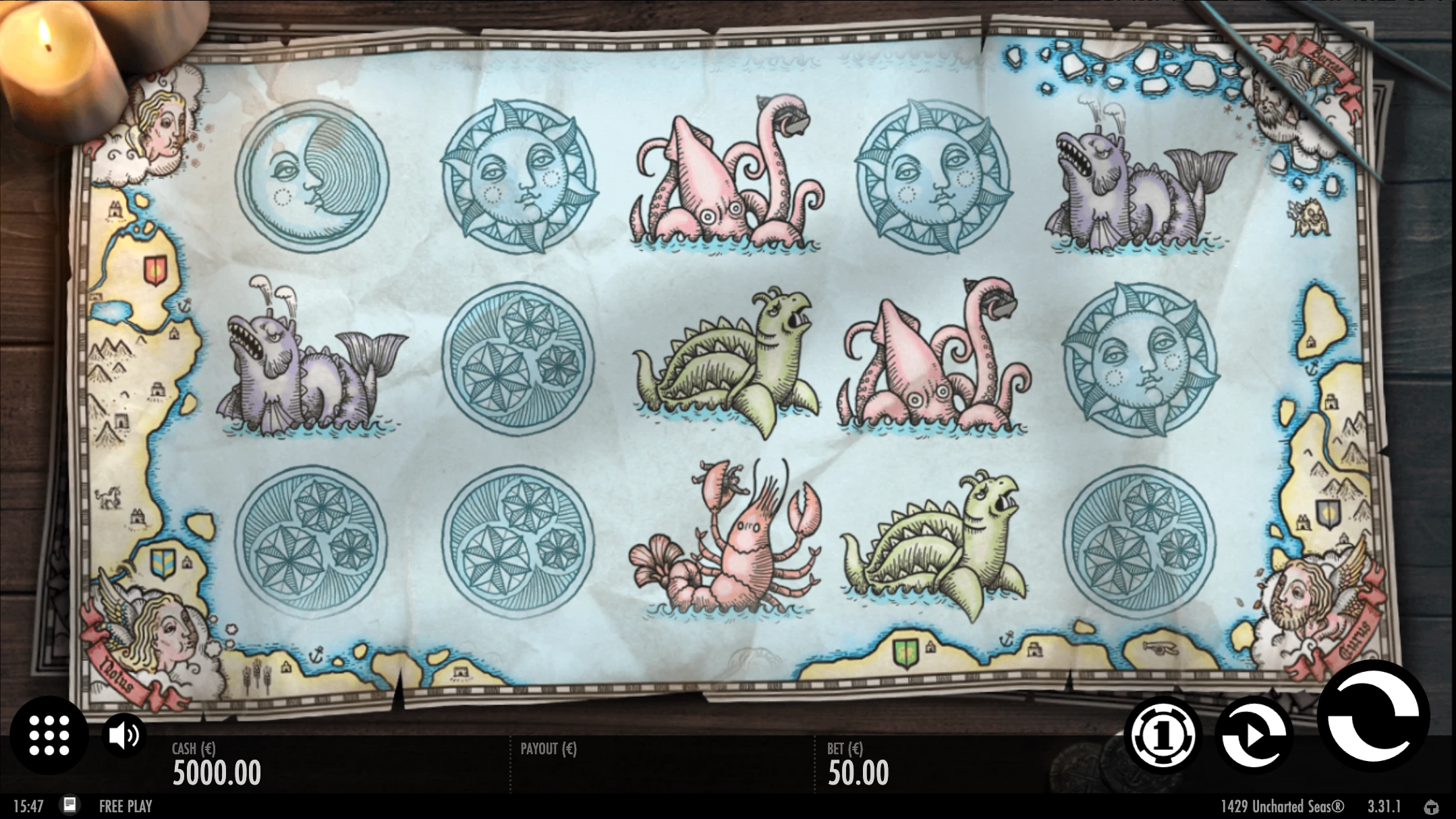Open the autoplay options
The image size is (1456, 819).
point(1254,735)
